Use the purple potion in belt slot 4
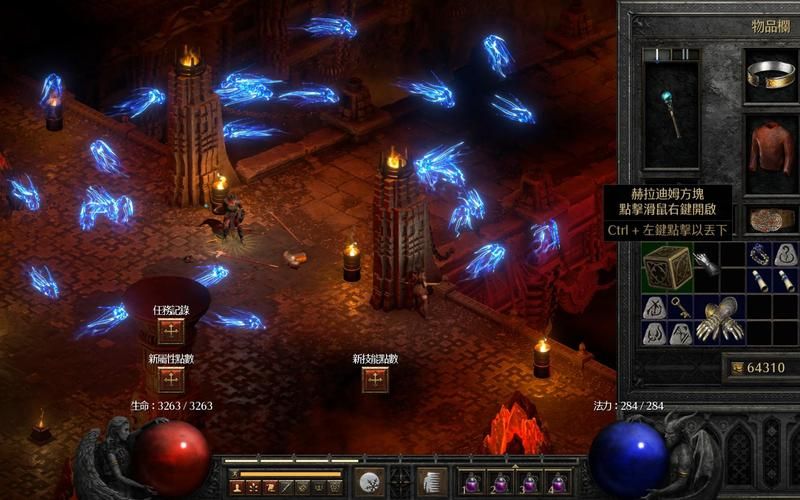Screen dimensions: 800x500 coord(559,482)
